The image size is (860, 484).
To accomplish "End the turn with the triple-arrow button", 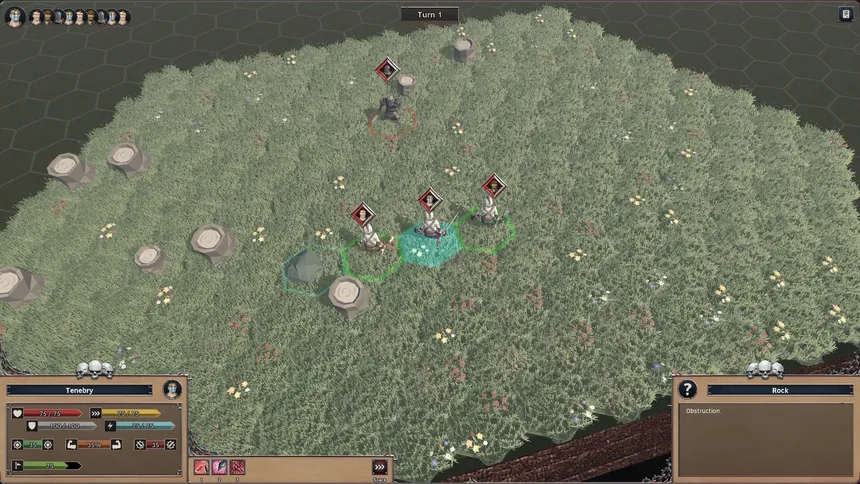I will pos(379,467).
